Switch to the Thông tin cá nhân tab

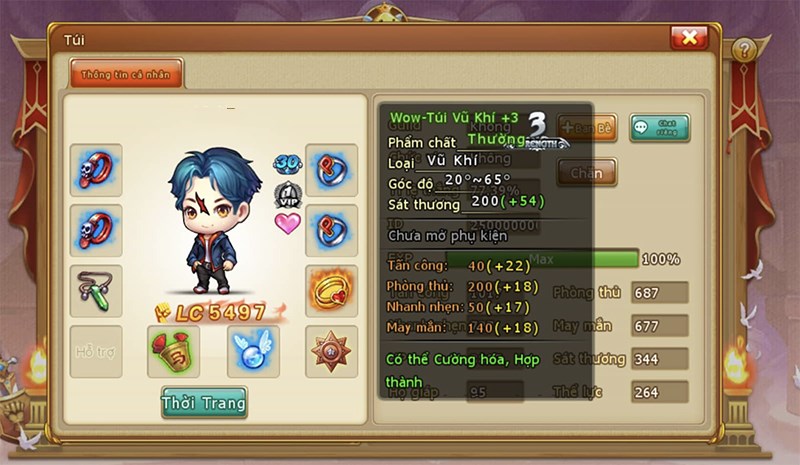pyautogui.click(x=126, y=73)
